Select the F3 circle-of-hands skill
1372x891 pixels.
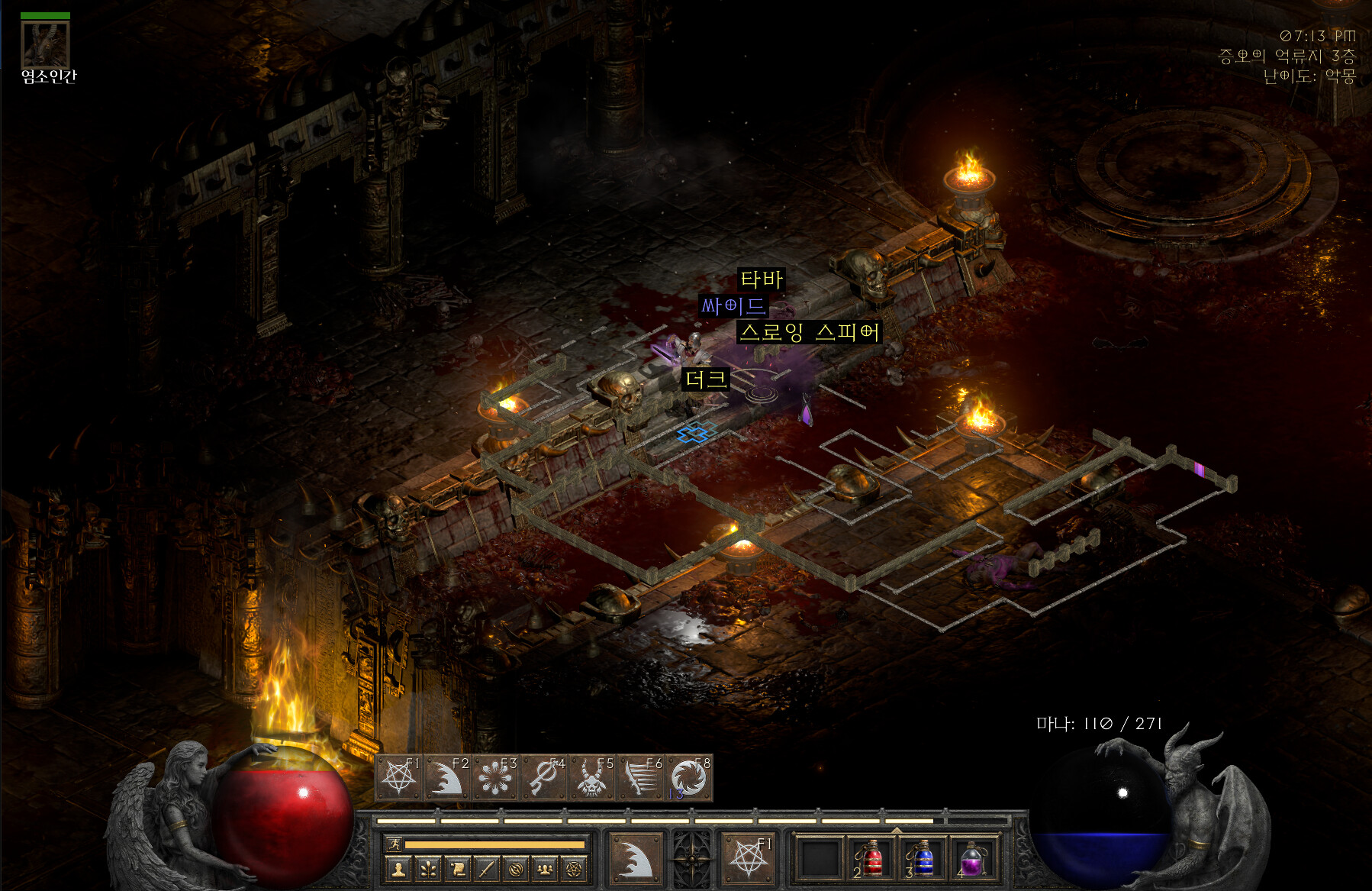click(x=496, y=779)
